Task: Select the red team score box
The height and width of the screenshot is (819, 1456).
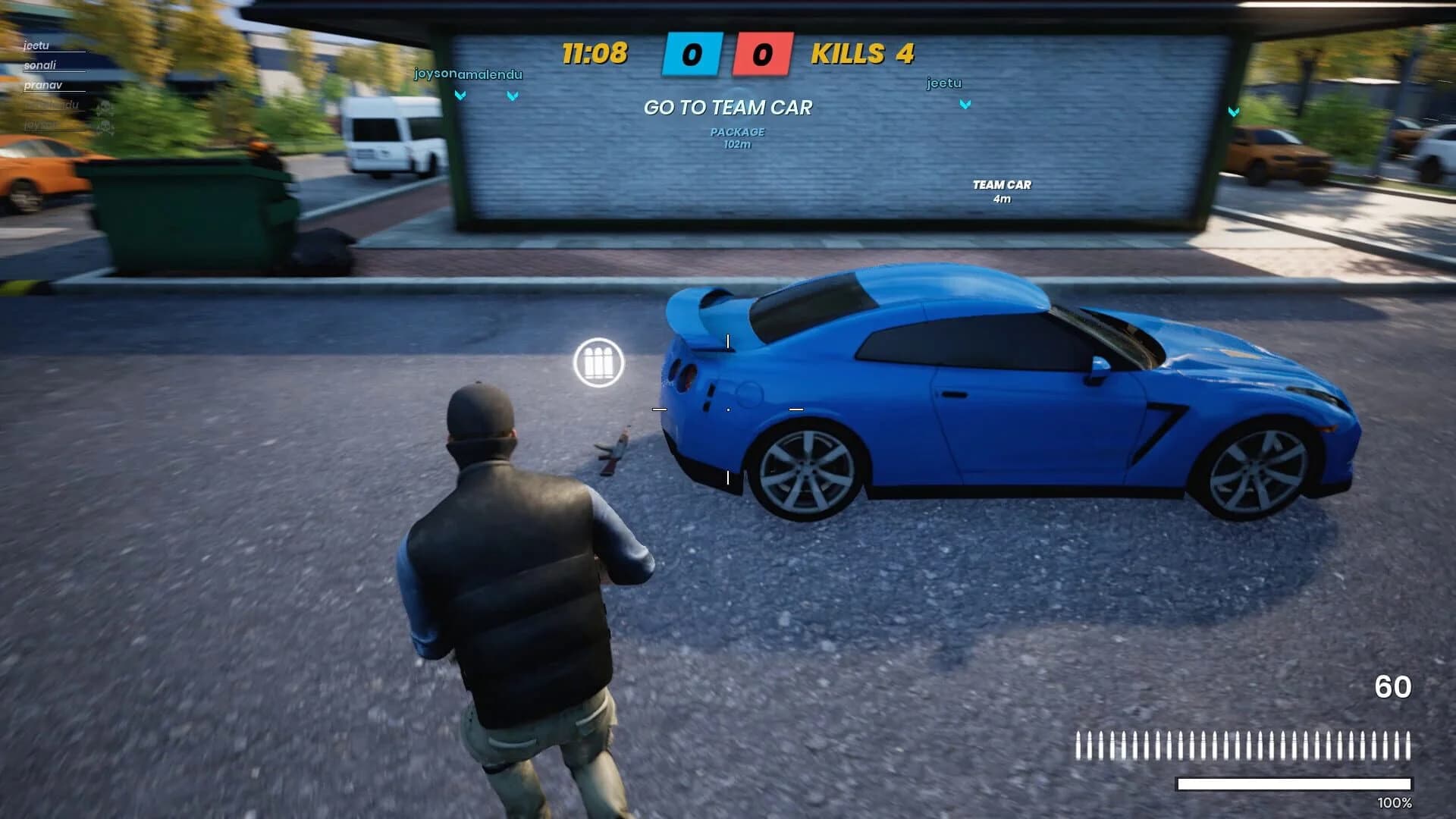Action: (762, 55)
